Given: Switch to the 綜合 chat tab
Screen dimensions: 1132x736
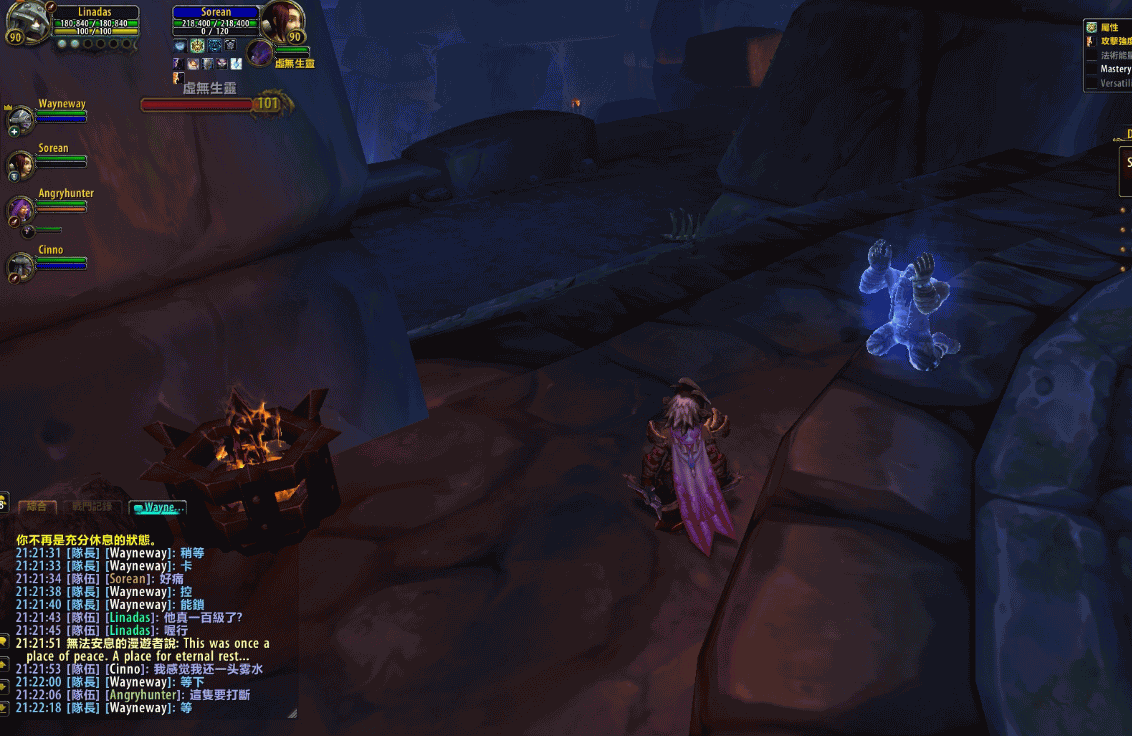Looking at the screenshot, I should pos(37,508).
